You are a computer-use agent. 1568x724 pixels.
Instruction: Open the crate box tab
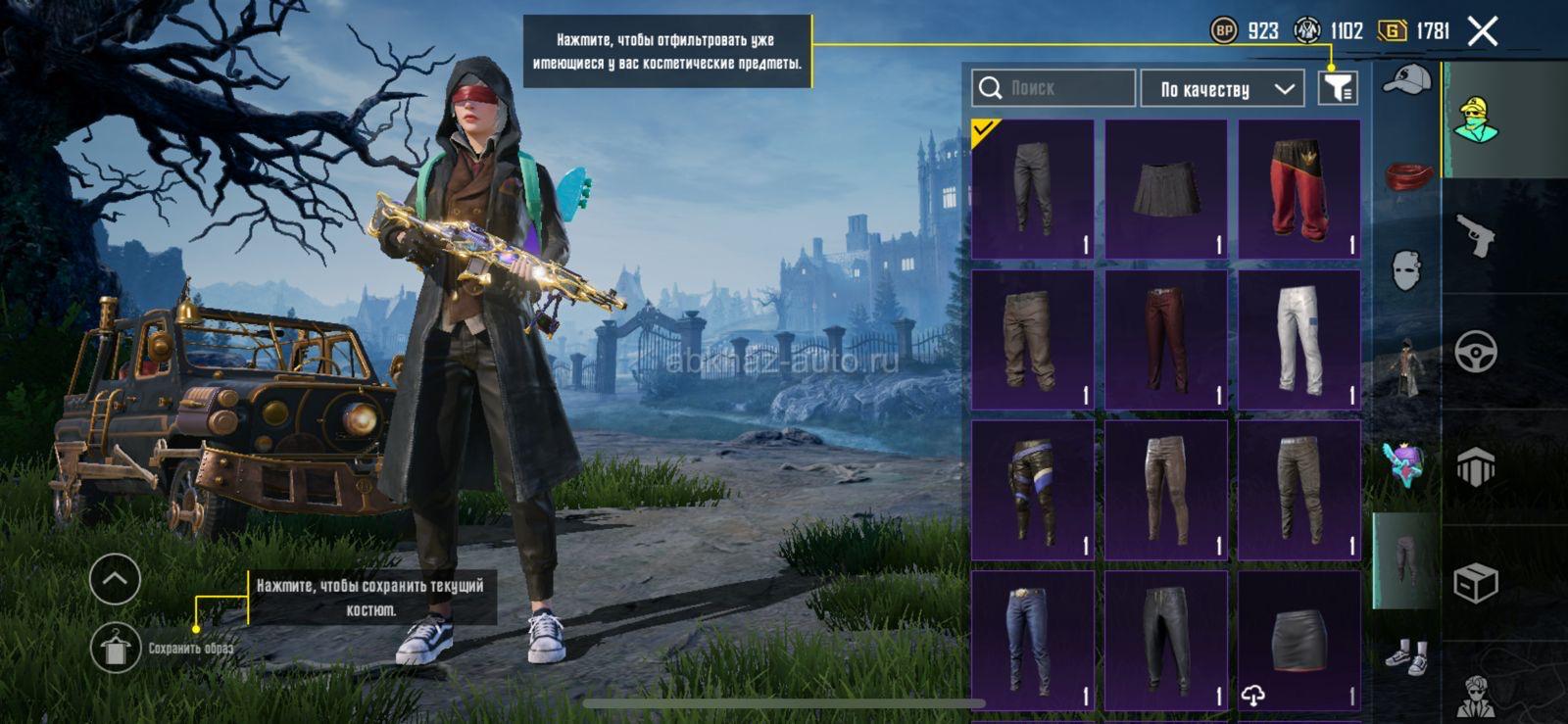(x=1476, y=584)
